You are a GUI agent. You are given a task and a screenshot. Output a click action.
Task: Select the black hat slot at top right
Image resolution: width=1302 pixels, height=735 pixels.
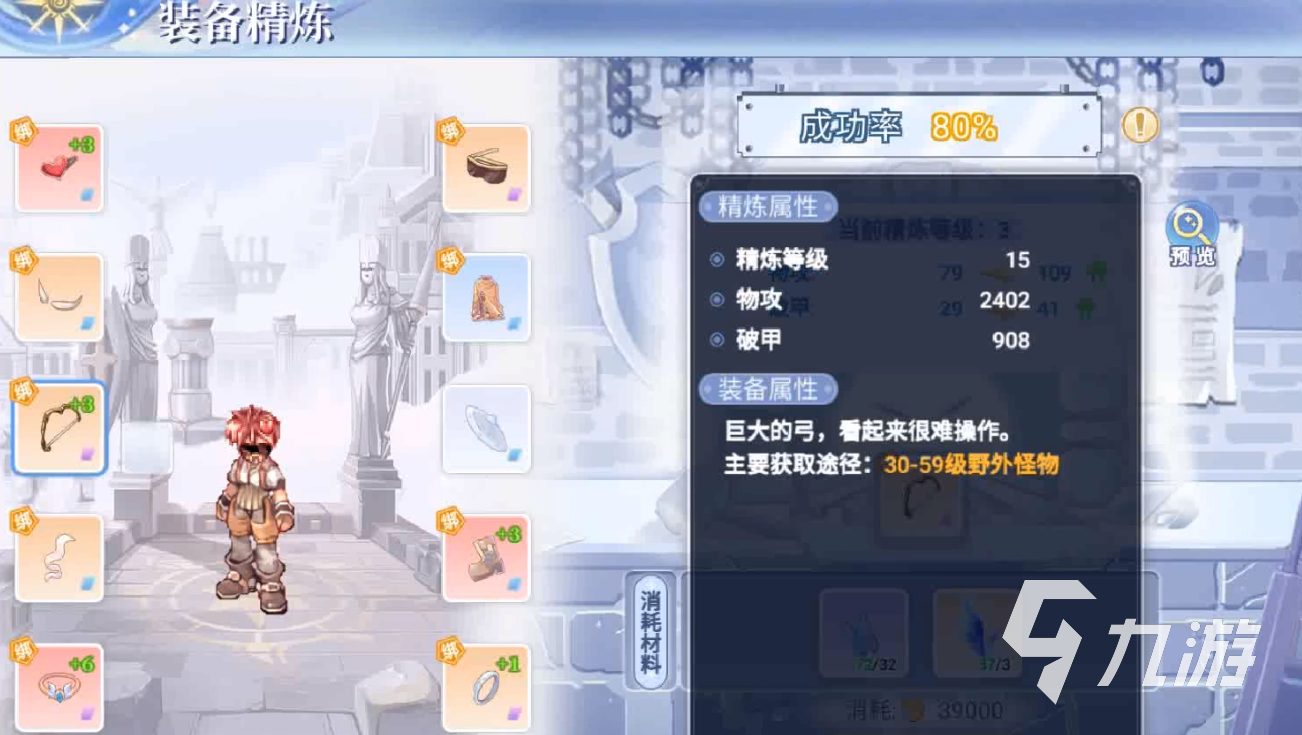coord(489,166)
